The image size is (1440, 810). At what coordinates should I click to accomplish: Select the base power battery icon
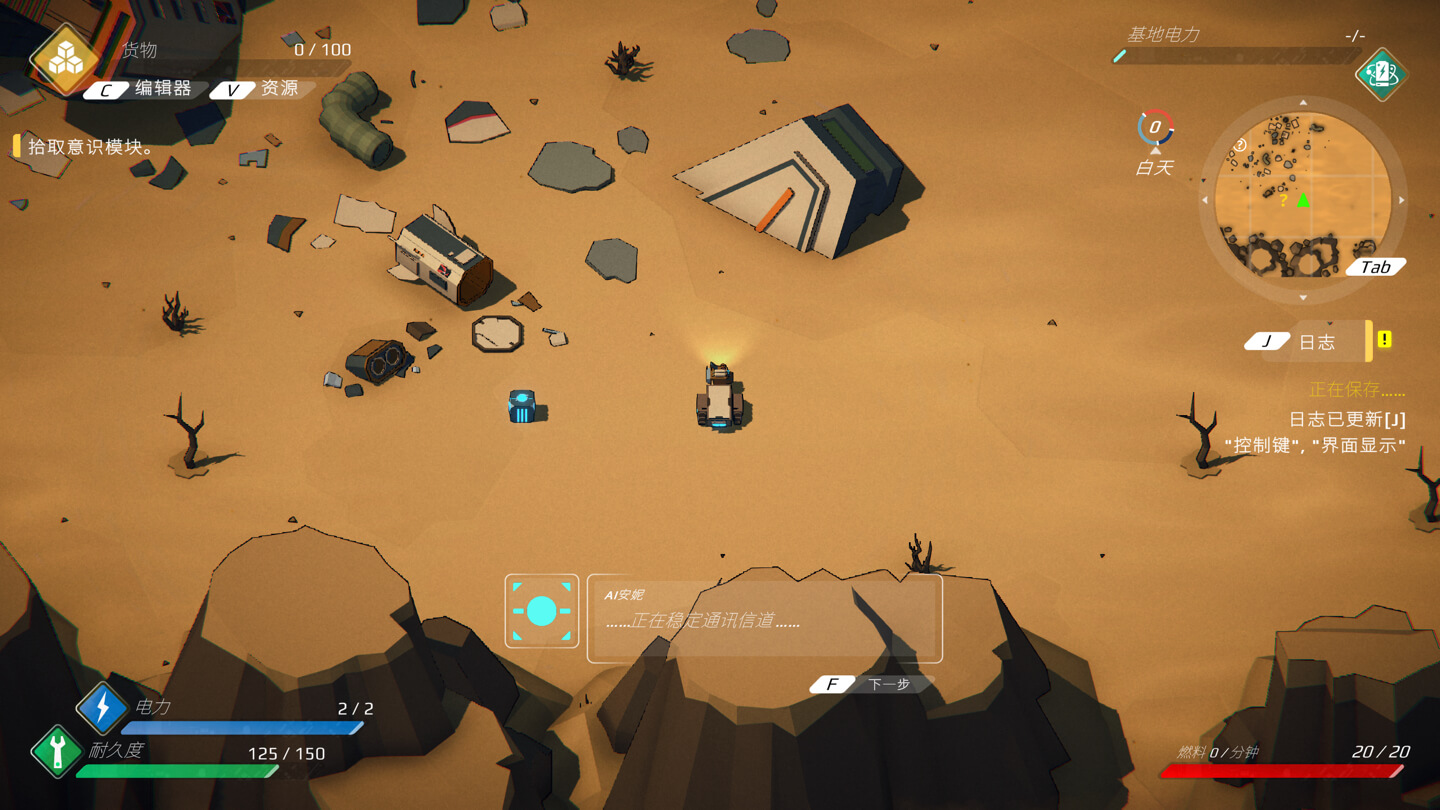1381,73
